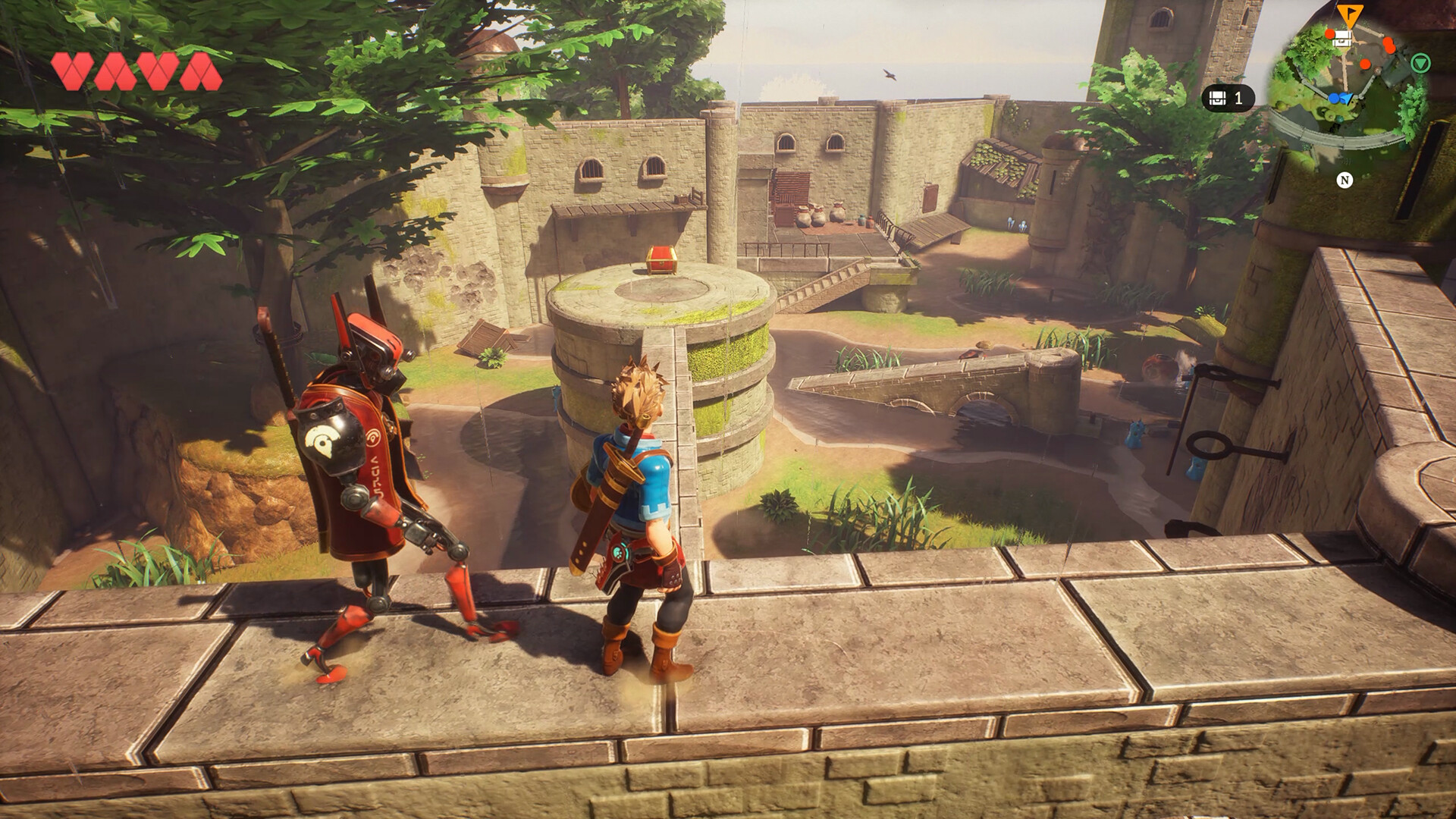The image size is (1456, 819).
Task: Click the number 1 beside the chest icon
Action: click(x=1239, y=97)
